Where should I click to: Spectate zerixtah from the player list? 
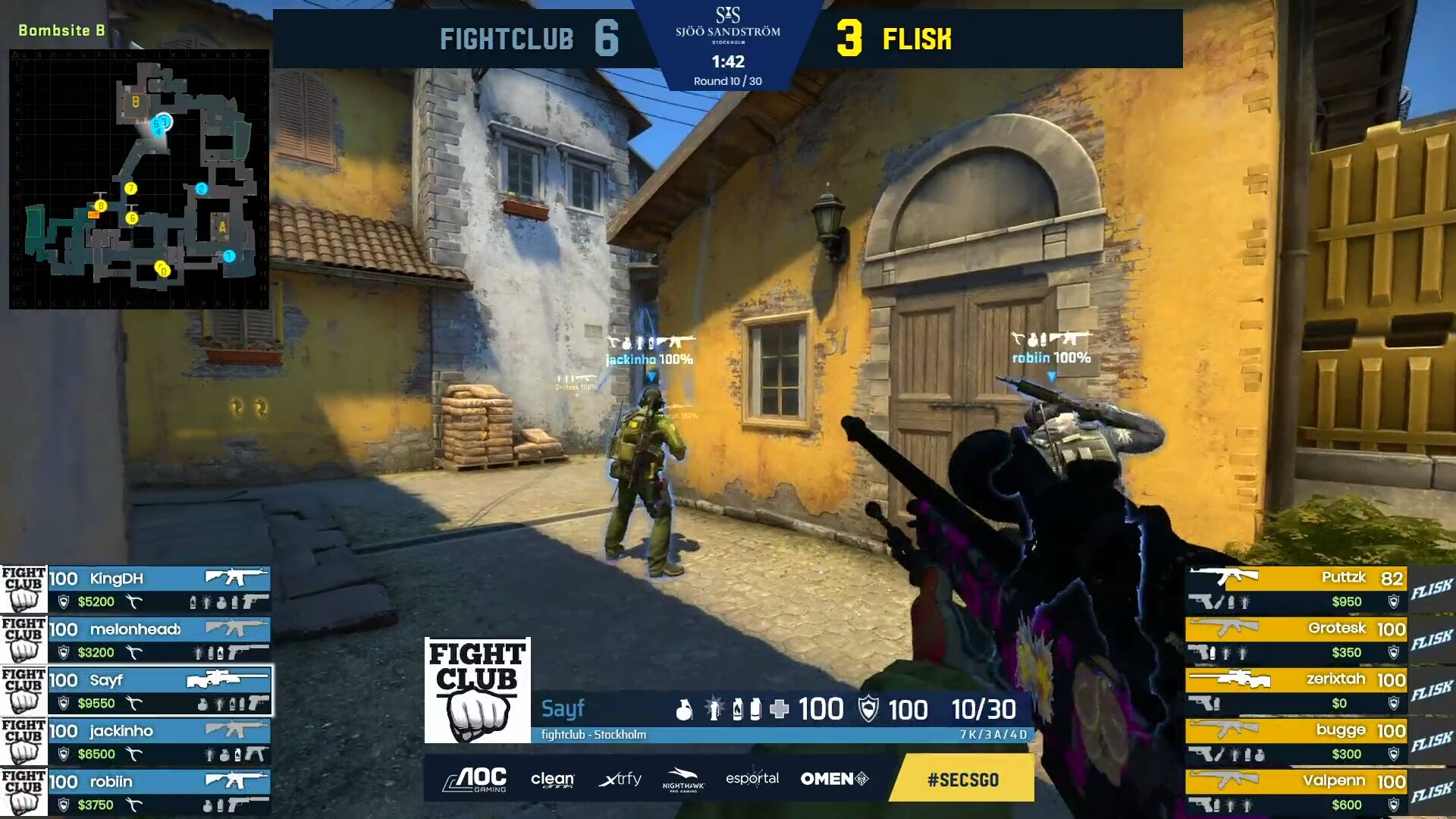pyautogui.click(x=1297, y=691)
